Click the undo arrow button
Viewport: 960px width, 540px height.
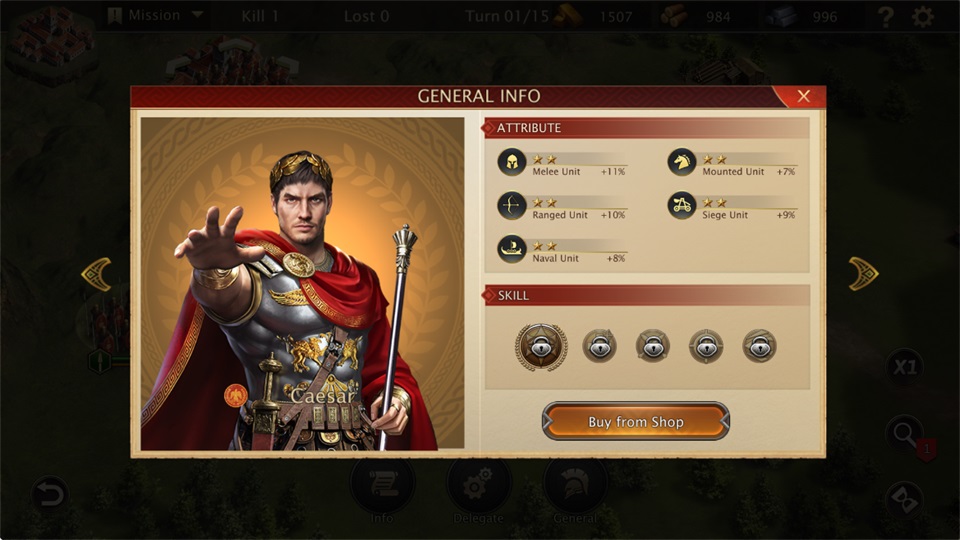tap(49, 494)
